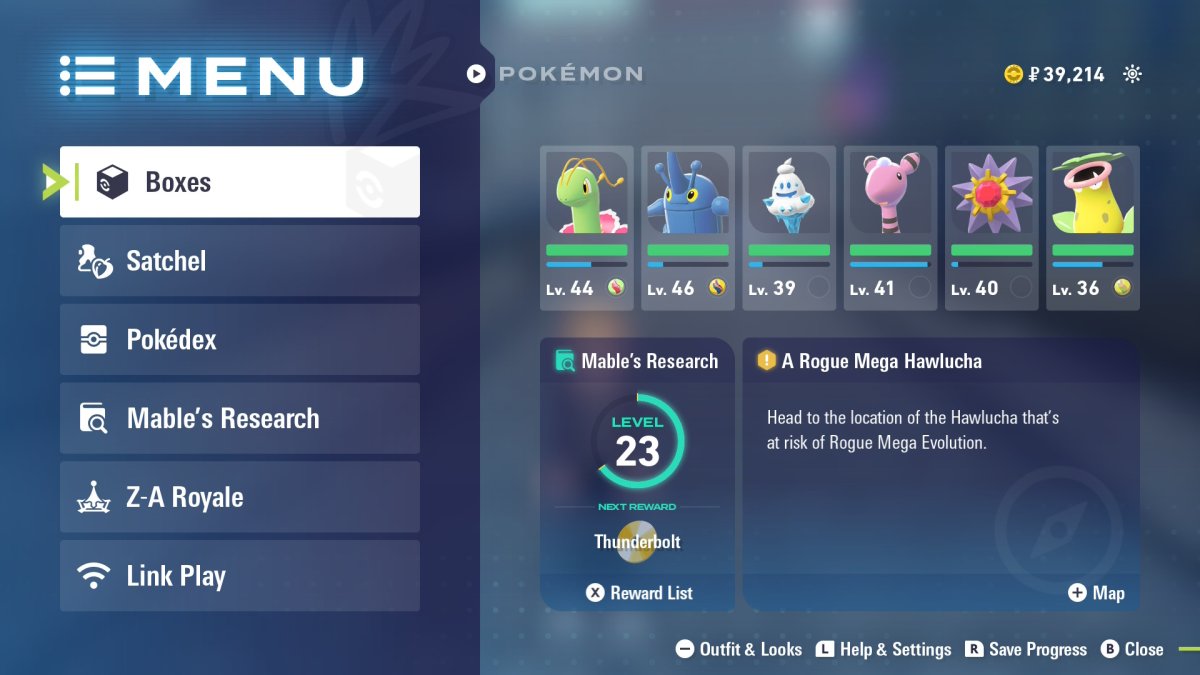This screenshot has width=1200, height=675.
Task: Select the level 41 Ampharos party slot
Action: (890, 228)
